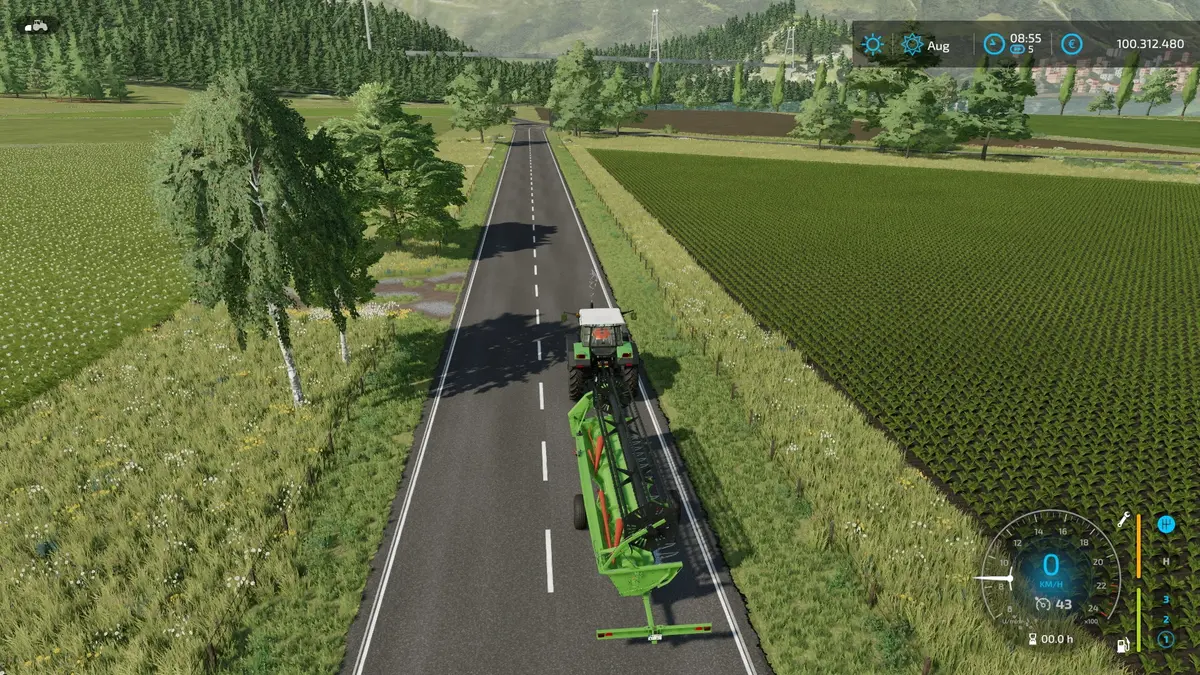Select gear 3 on the gear list
This screenshot has height=675, width=1200.
coord(1166,600)
